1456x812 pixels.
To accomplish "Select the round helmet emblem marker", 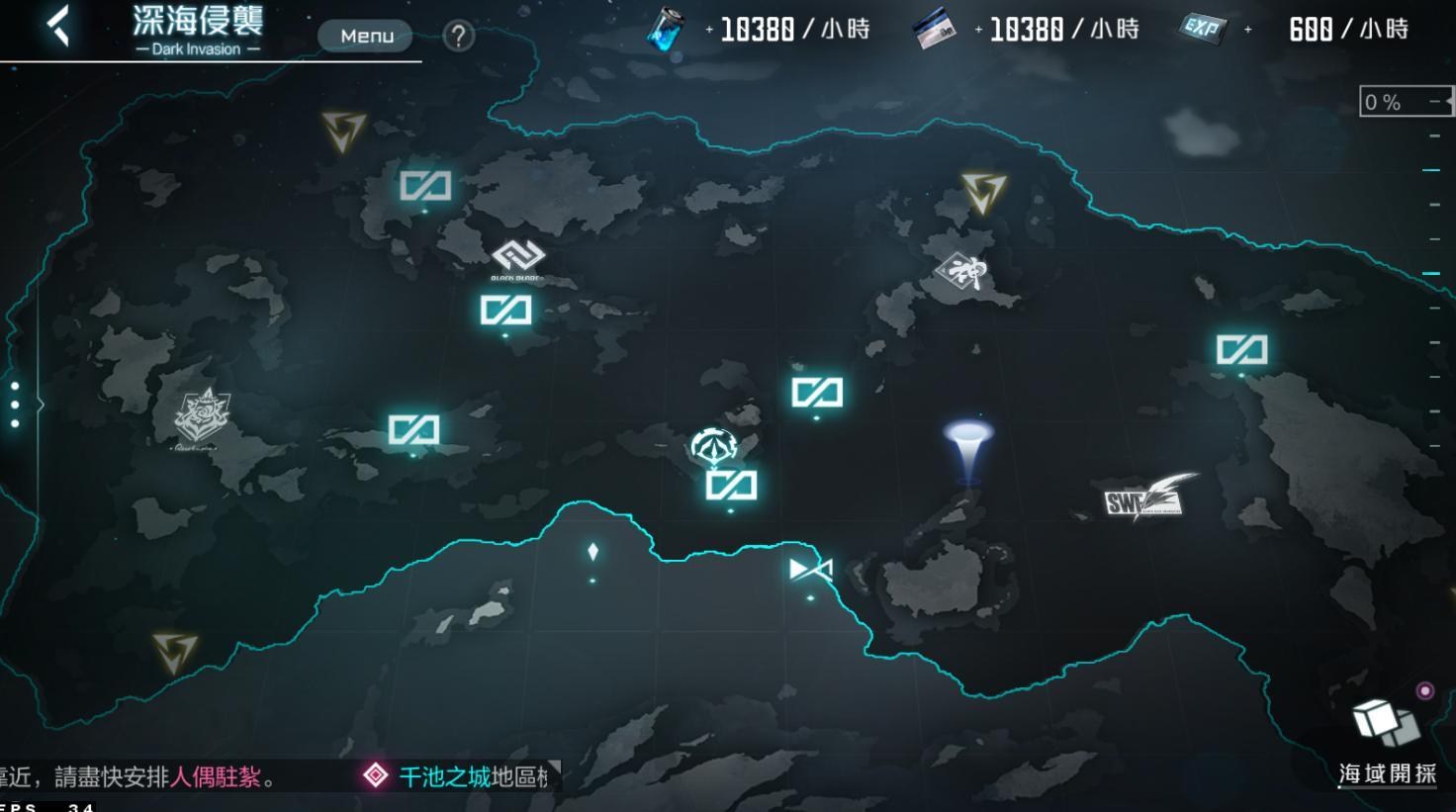I will 714,446.
